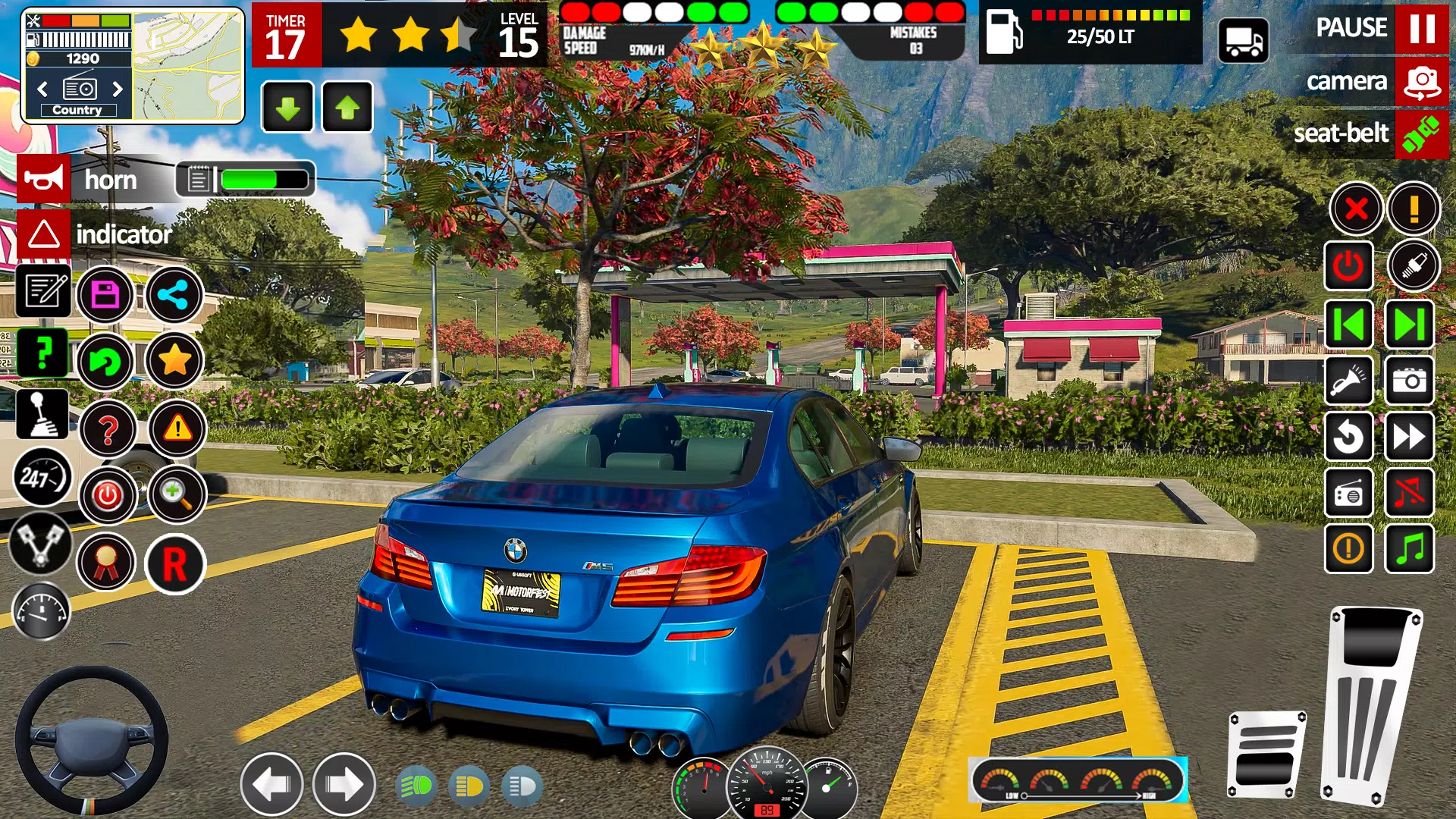Image resolution: width=1456 pixels, height=819 pixels.
Task: Steer right with the right arrow button
Action: tap(344, 785)
